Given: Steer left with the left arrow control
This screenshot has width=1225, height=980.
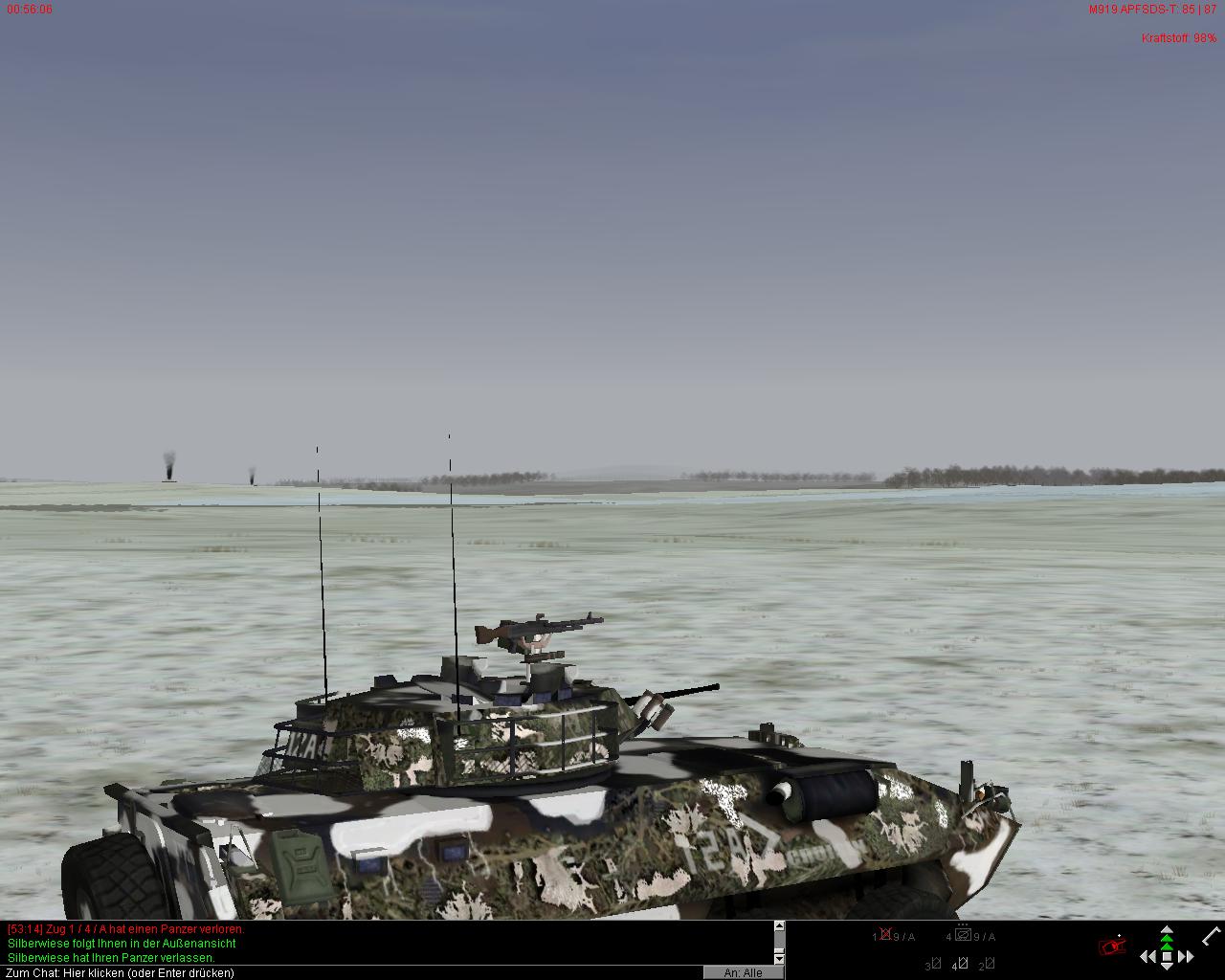Looking at the screenshot, I should tap(1147, 956).
